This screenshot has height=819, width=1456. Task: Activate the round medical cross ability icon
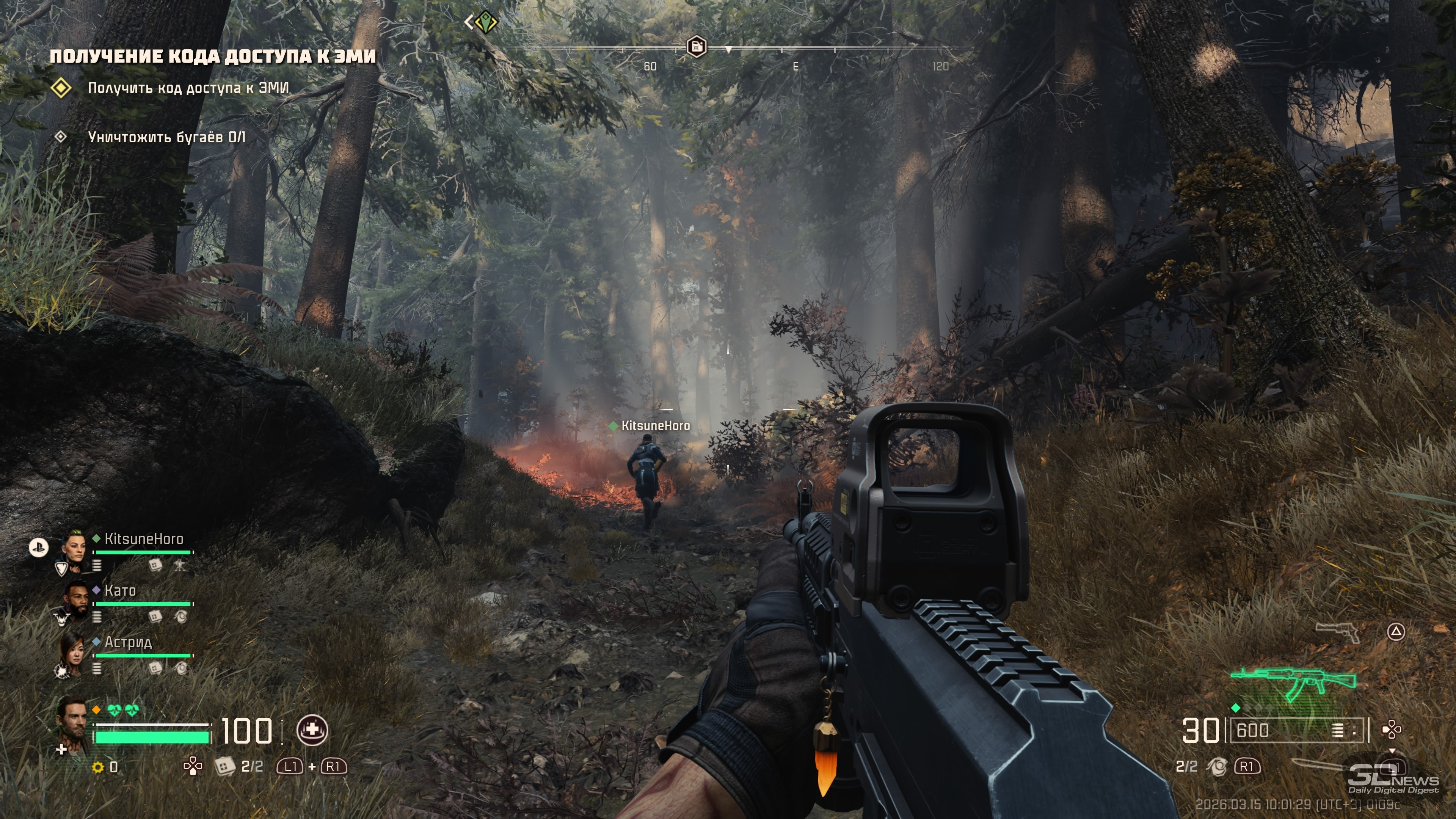[312, 730]
